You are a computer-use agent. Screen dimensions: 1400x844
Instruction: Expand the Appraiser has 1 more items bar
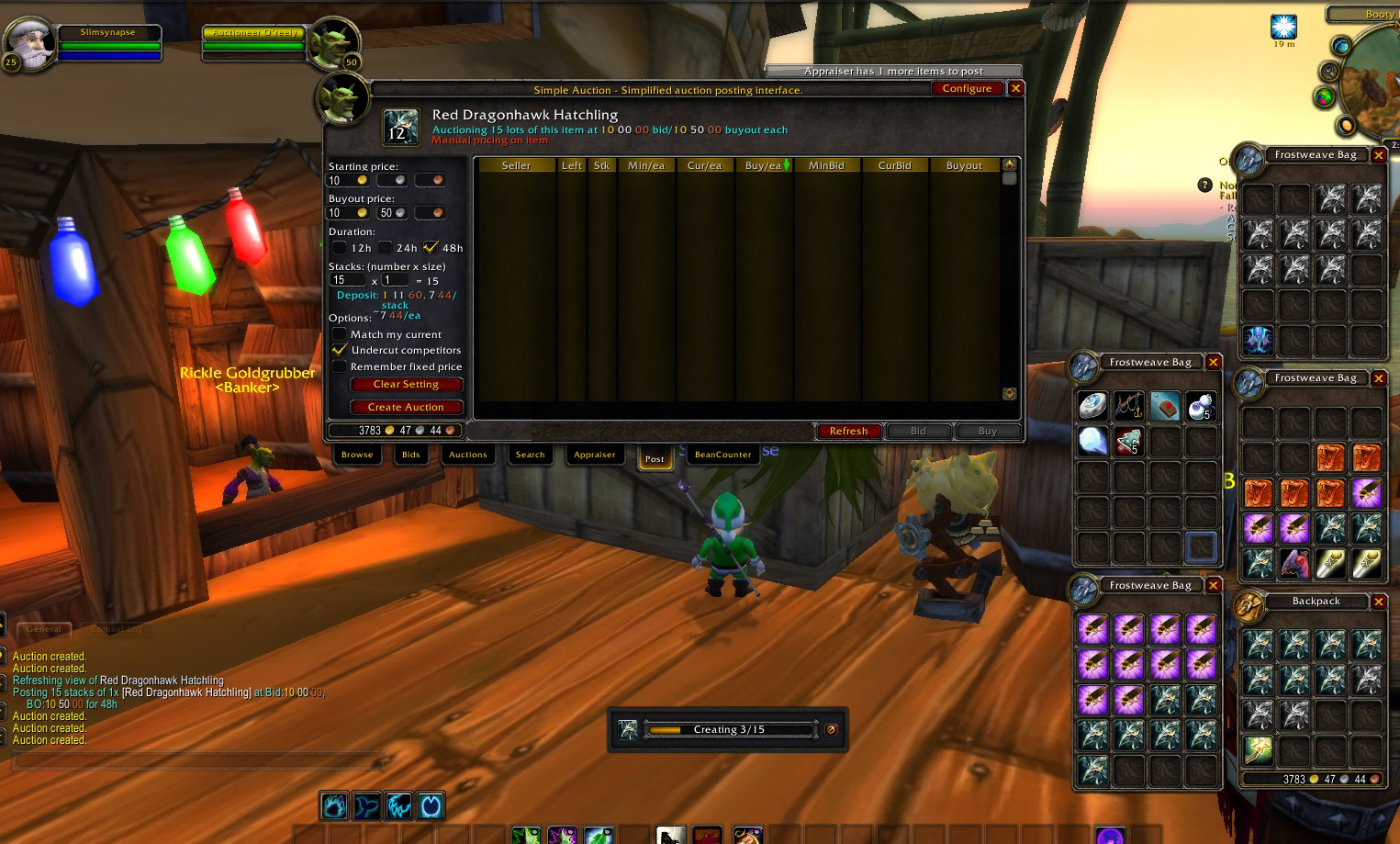click(x=895, y=71)
